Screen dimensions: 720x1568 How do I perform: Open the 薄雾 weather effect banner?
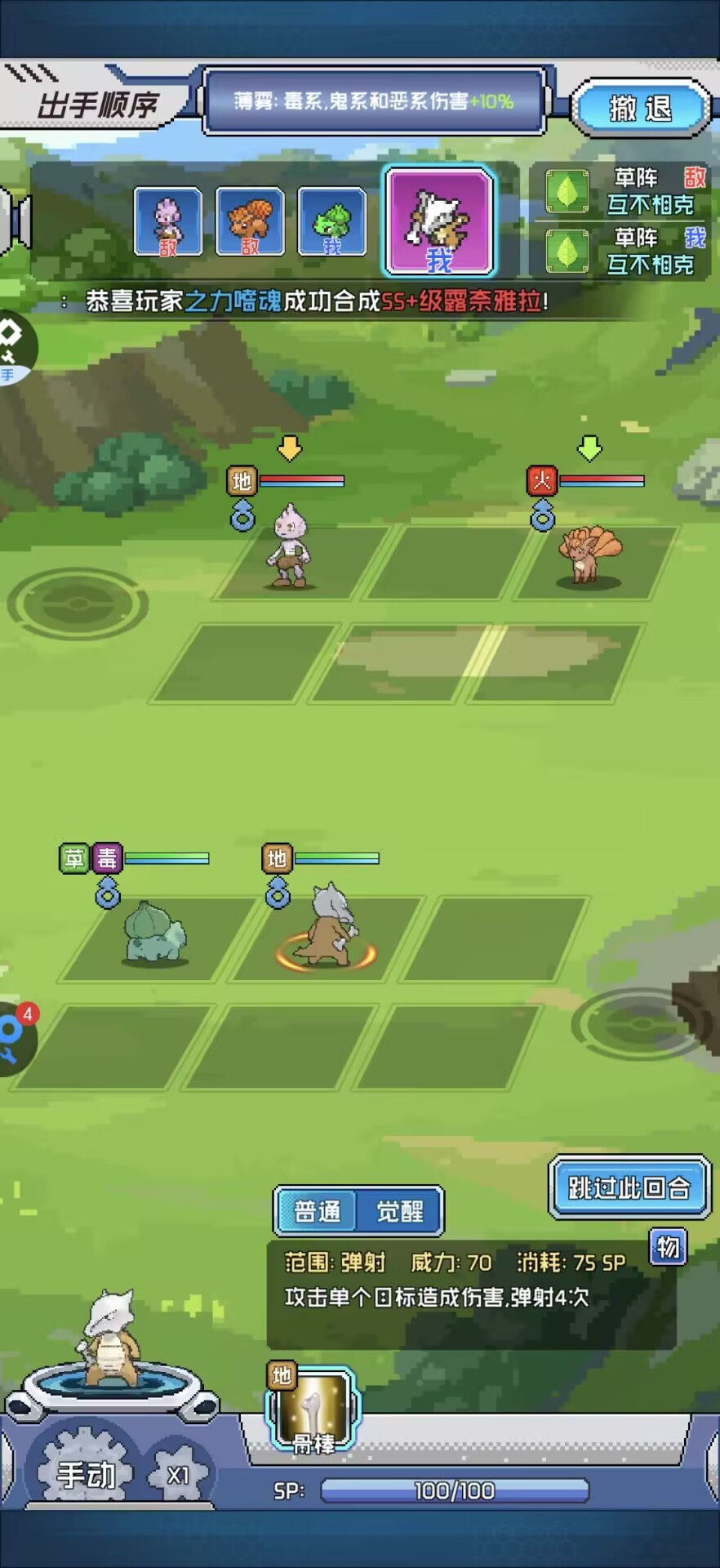374,101
